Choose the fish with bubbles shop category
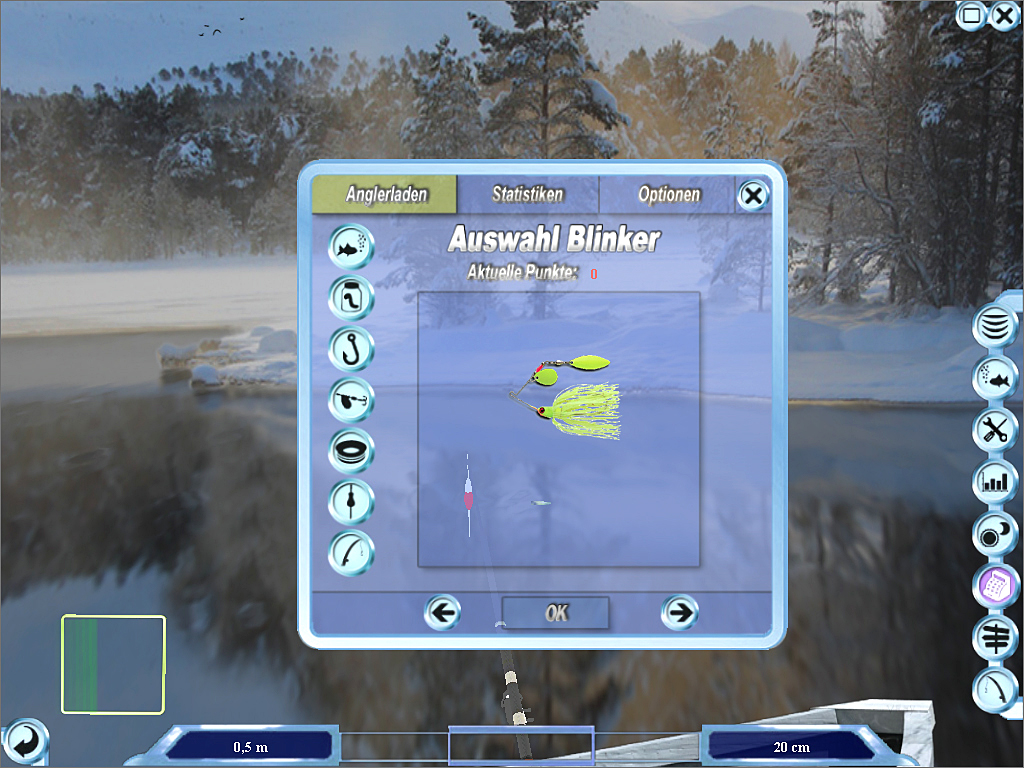1024x768 pixels. pos(351,246)
